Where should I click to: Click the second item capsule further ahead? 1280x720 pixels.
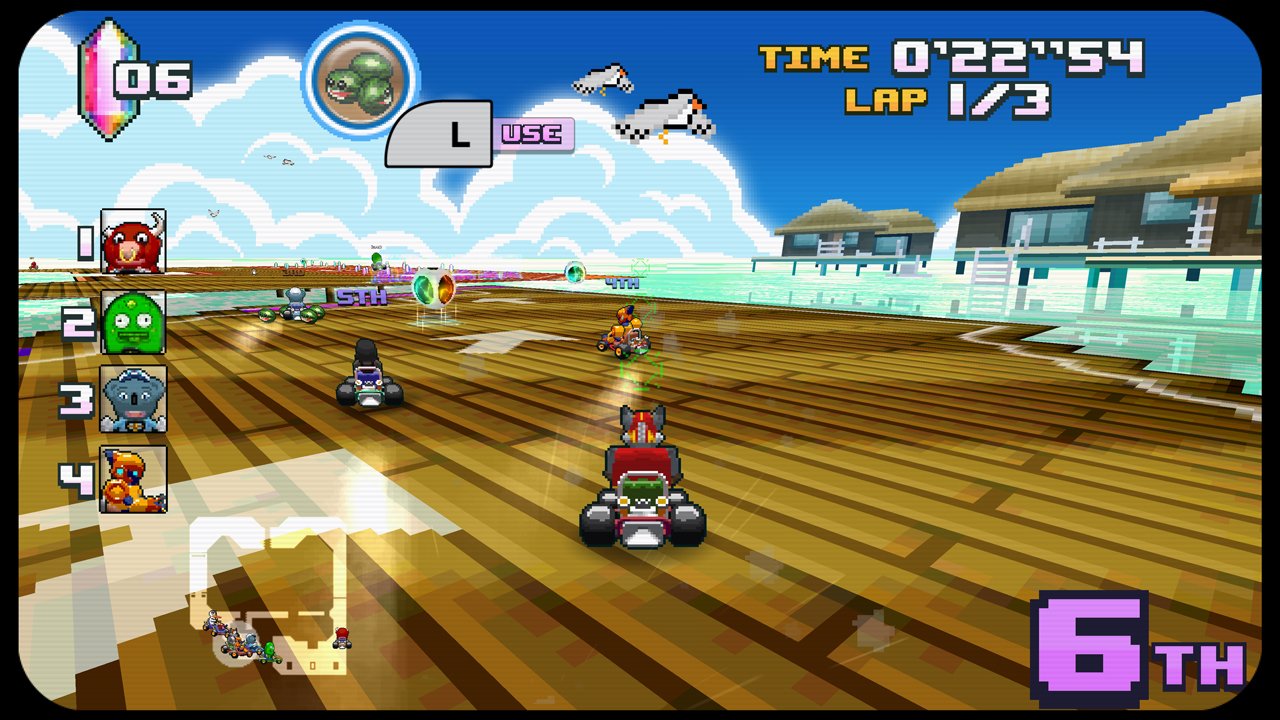click(x=573, y=270)
